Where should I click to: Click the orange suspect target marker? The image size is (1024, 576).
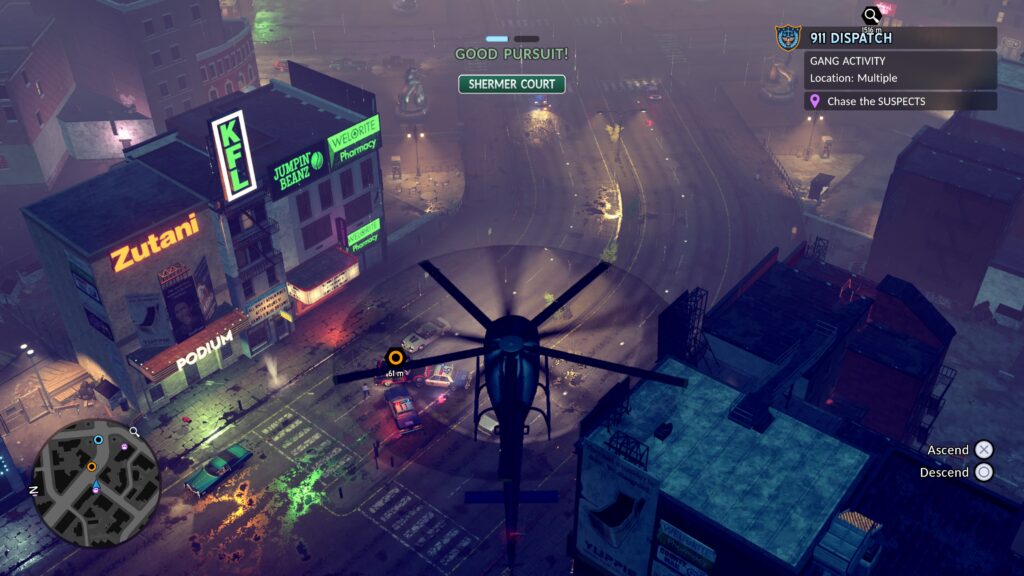tap(396, 357)
